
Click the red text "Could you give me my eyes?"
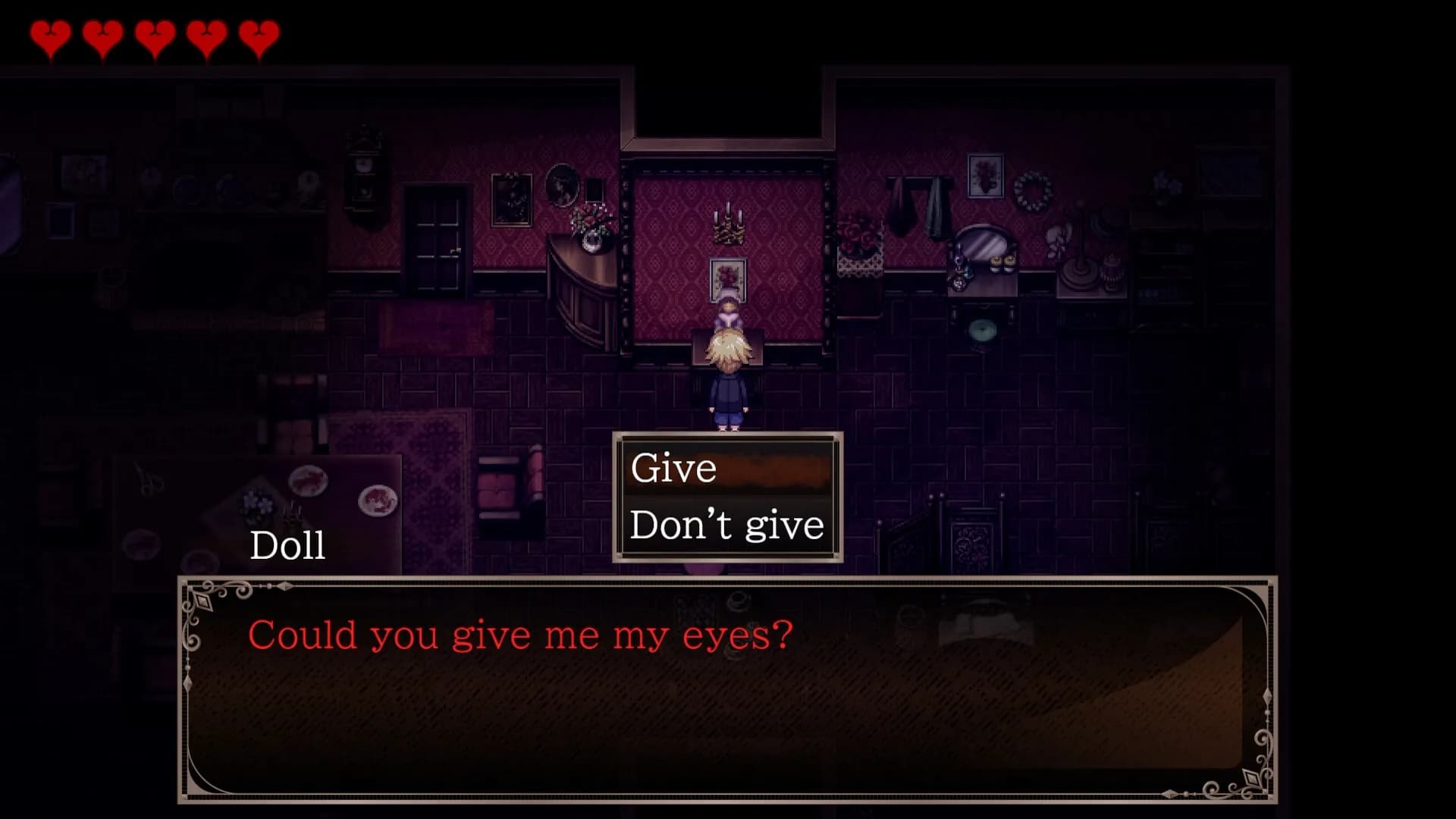520,635
